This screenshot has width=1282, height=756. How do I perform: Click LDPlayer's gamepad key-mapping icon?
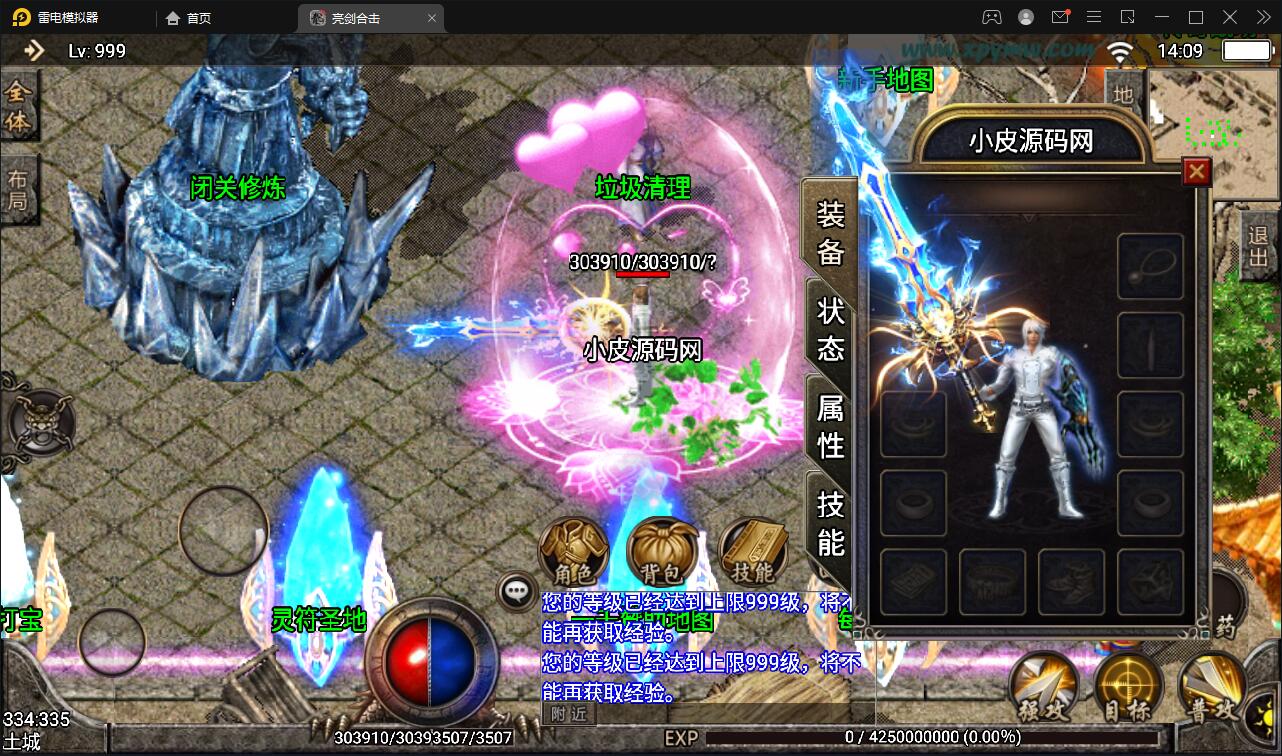click(x=992, y=16)
